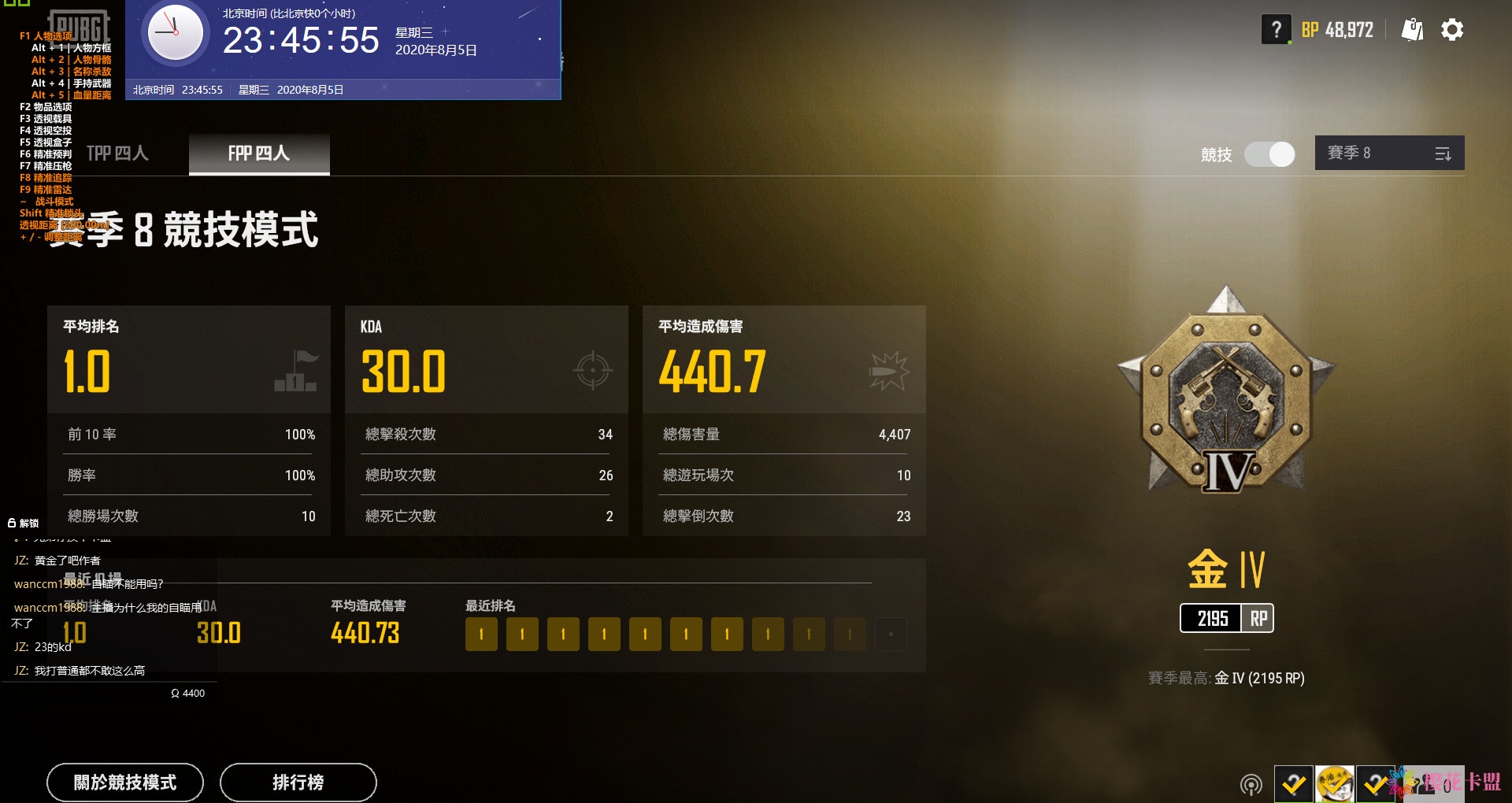Open the 賽季 8 season dropdown
The width and height of the screenshot is (1512, 803).
pos(1389,154)
